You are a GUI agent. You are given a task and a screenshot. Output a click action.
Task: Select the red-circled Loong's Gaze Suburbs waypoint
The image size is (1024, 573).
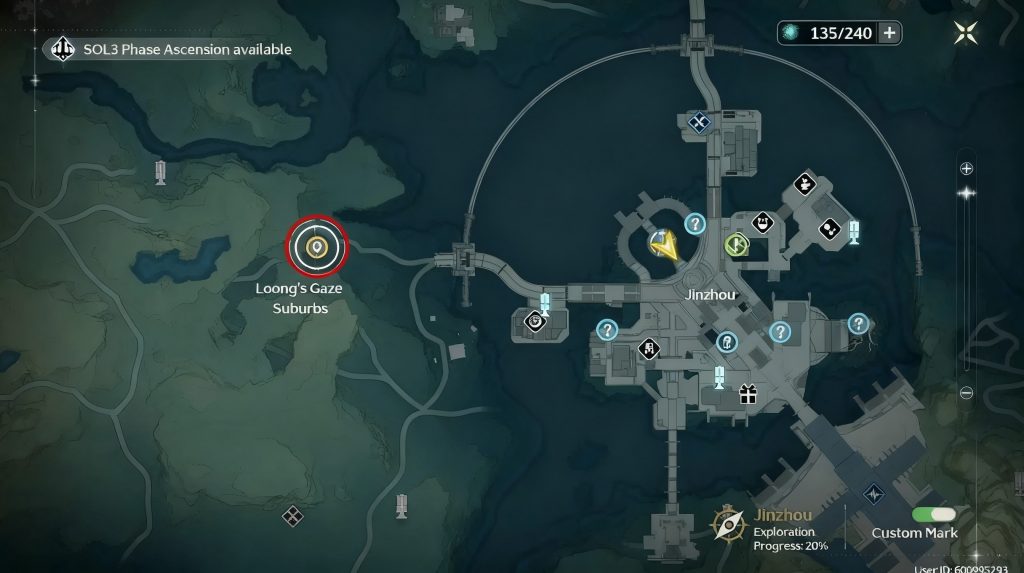pyautogui.click(x=317, y=246)
